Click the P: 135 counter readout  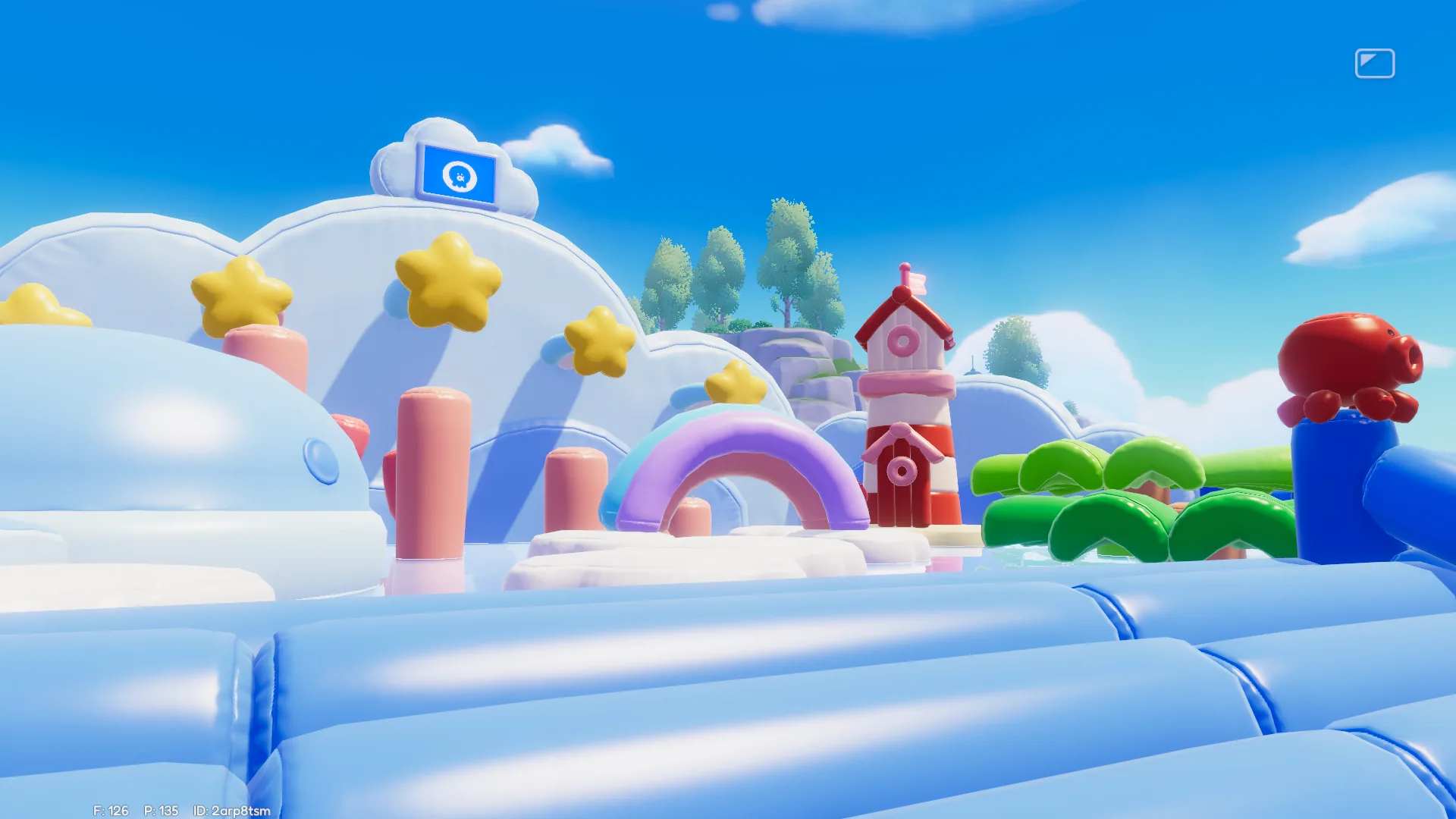[x=161, y=809]
